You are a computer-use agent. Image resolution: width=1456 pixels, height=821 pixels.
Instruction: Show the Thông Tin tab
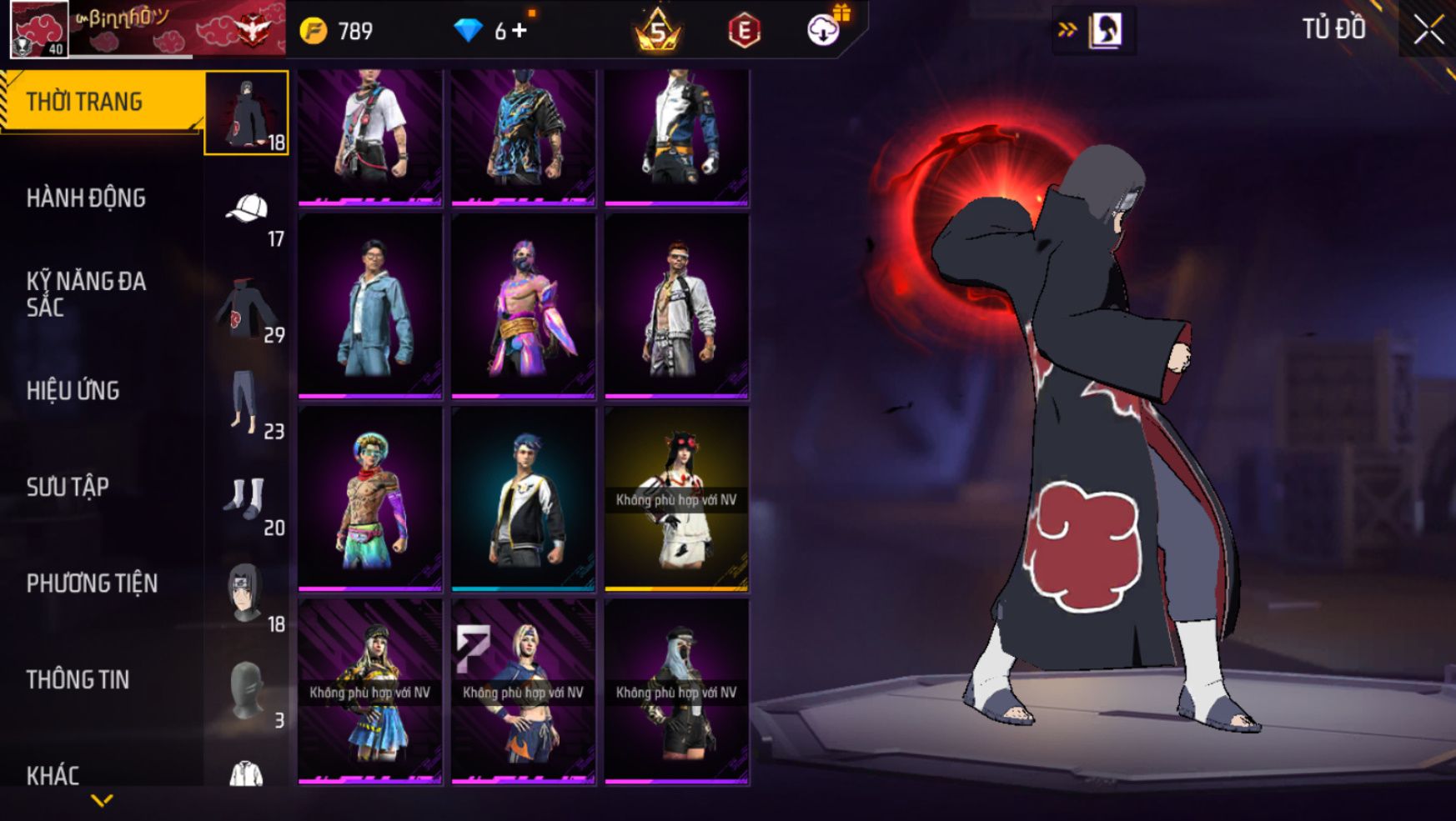tap(78, 680)
